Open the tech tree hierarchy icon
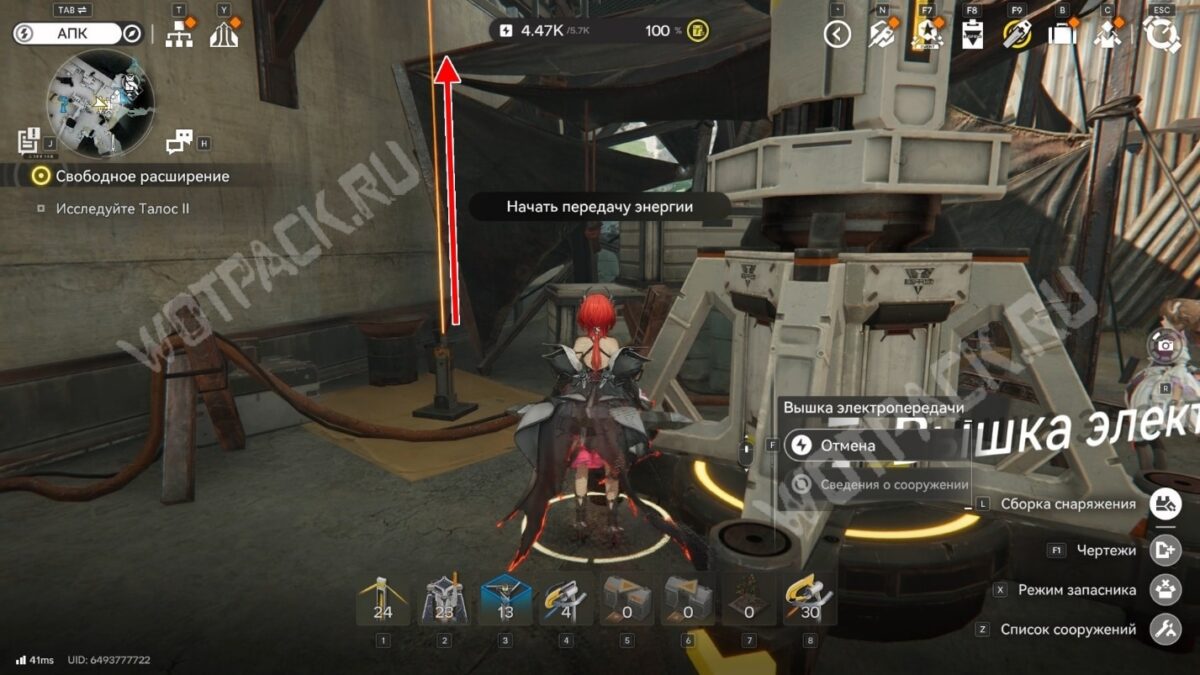Screen dimensions: 1200x675 [179, 34]
